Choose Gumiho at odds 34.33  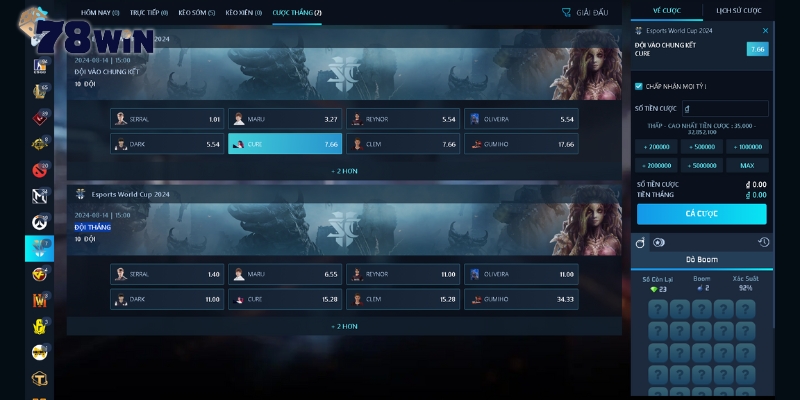(x=521, y=299)
